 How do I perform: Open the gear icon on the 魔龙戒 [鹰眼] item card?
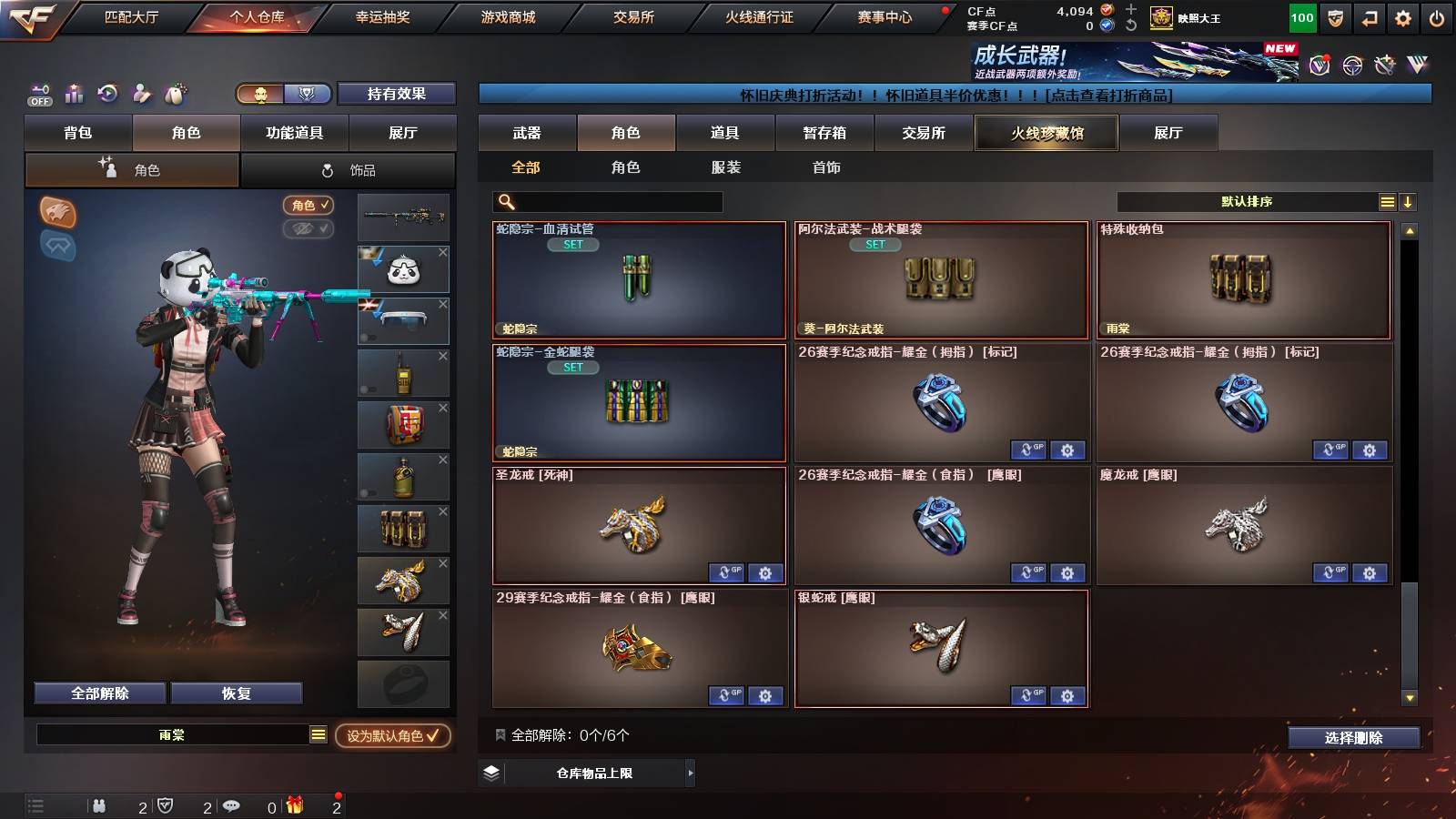1368,574
